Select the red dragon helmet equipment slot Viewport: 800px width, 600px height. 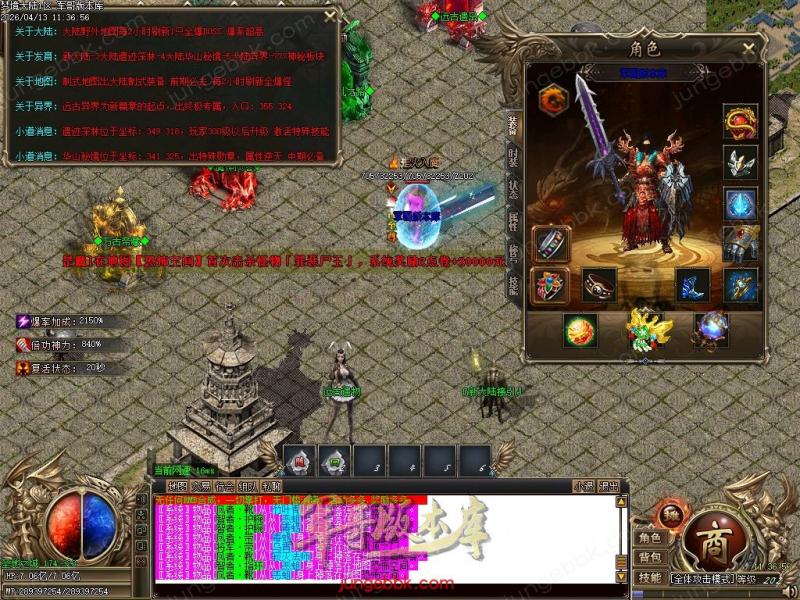(741, 121)
